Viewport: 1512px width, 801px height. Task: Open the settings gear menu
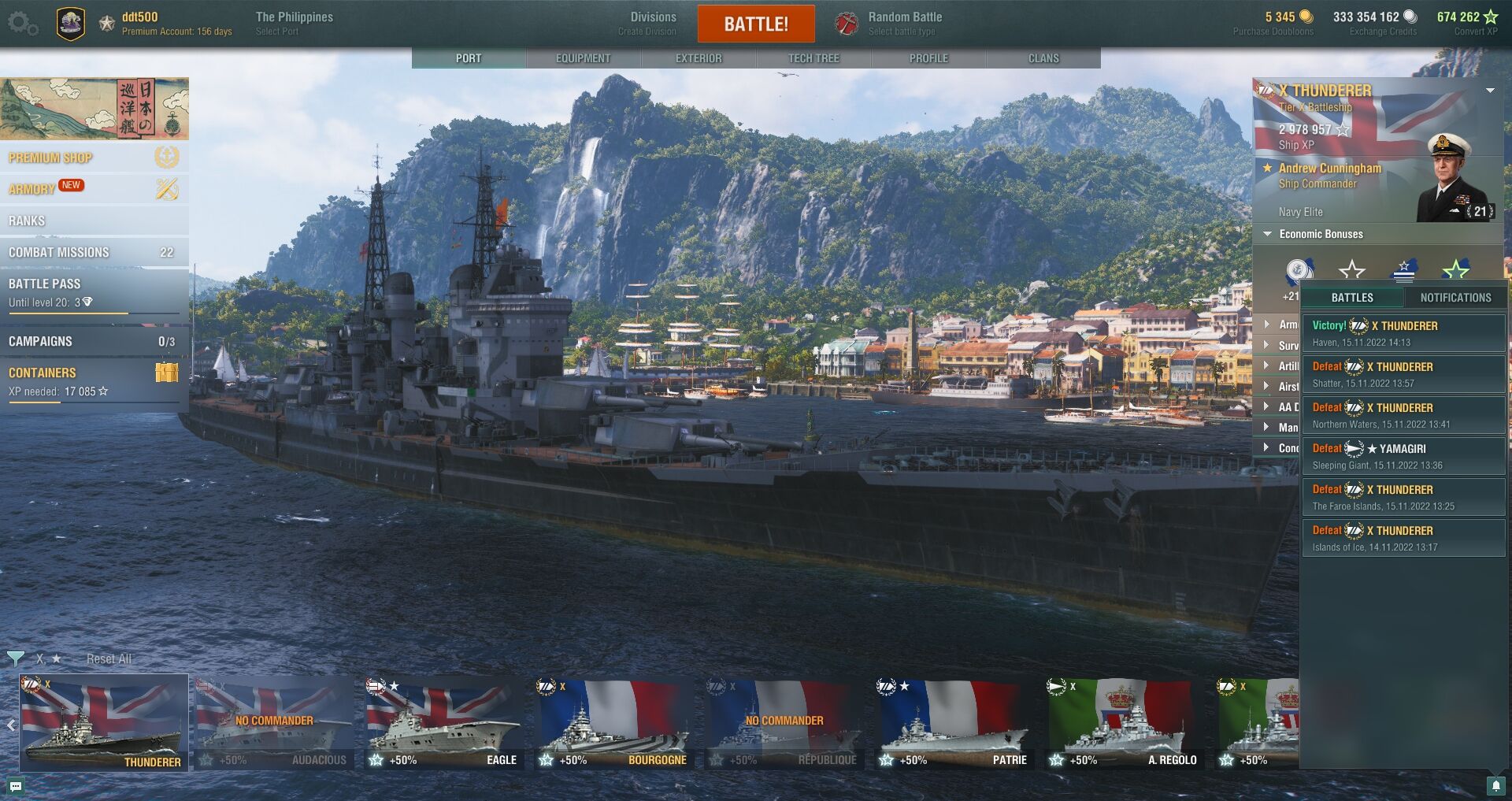pos(22,24)
